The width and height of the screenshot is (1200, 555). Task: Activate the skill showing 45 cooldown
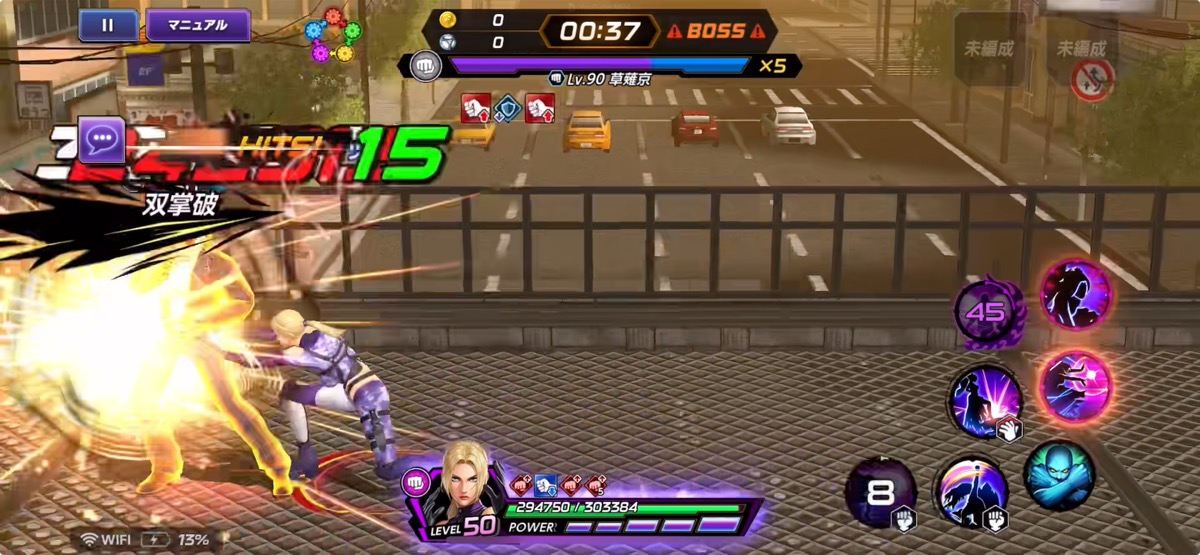pos(985,312)
